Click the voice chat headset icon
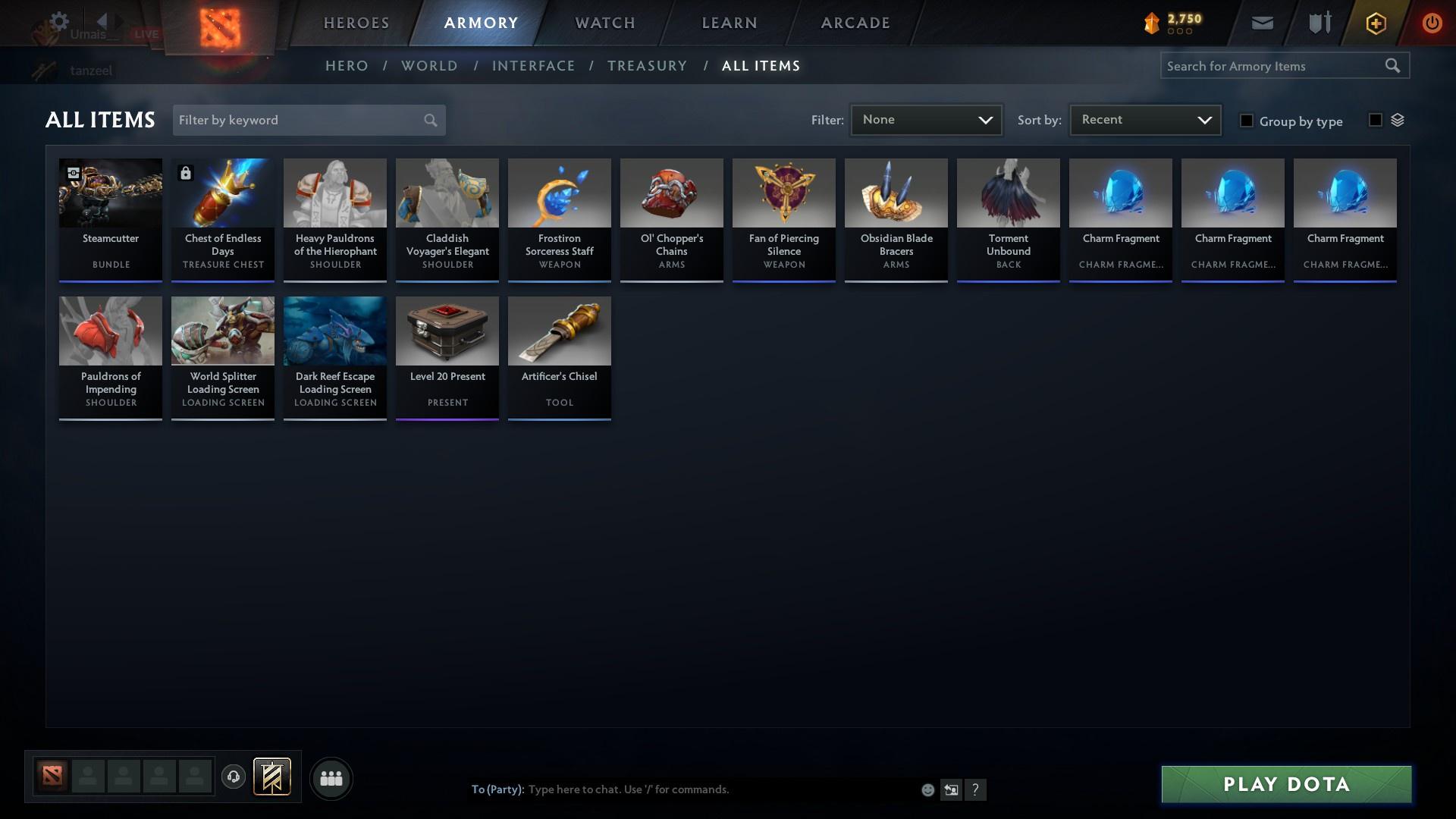1456x819 pixels. (x=234, y=777)
